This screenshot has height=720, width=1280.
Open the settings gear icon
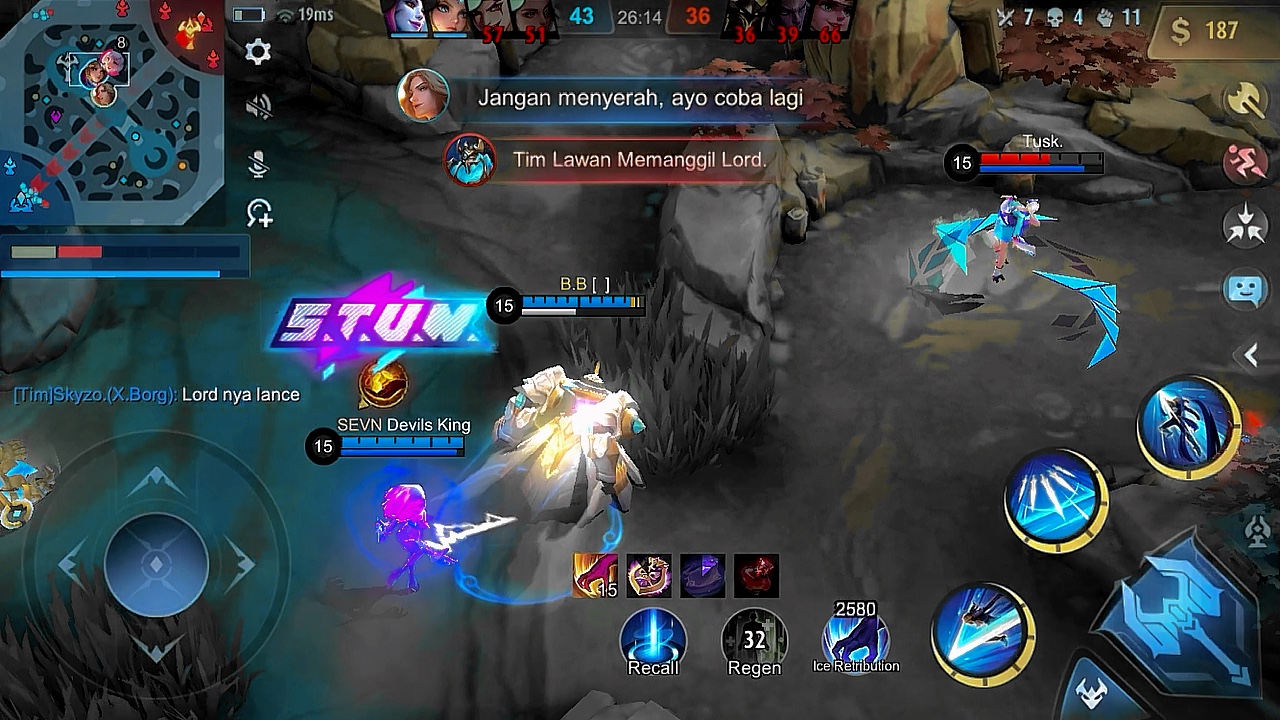(x=258, y=52)
